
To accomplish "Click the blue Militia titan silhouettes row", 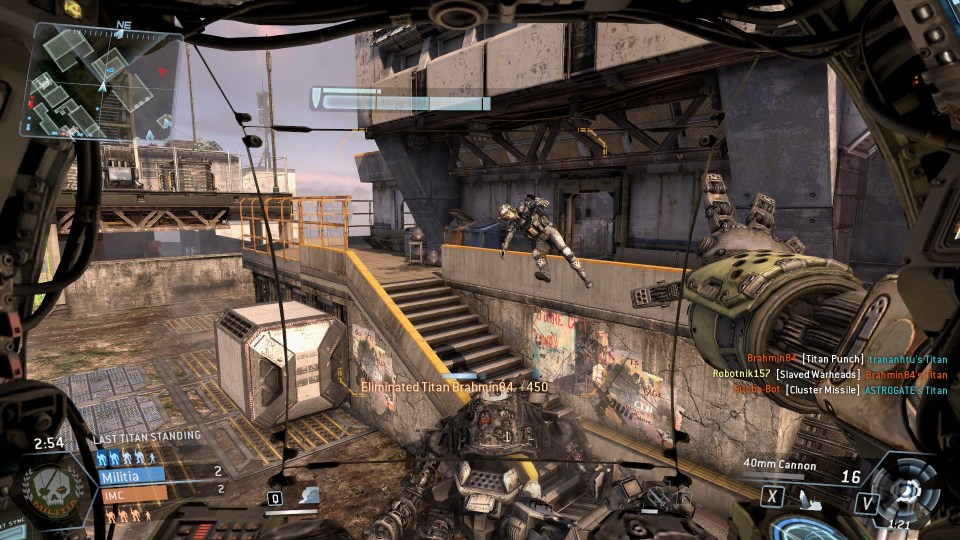I will (126, 457).
